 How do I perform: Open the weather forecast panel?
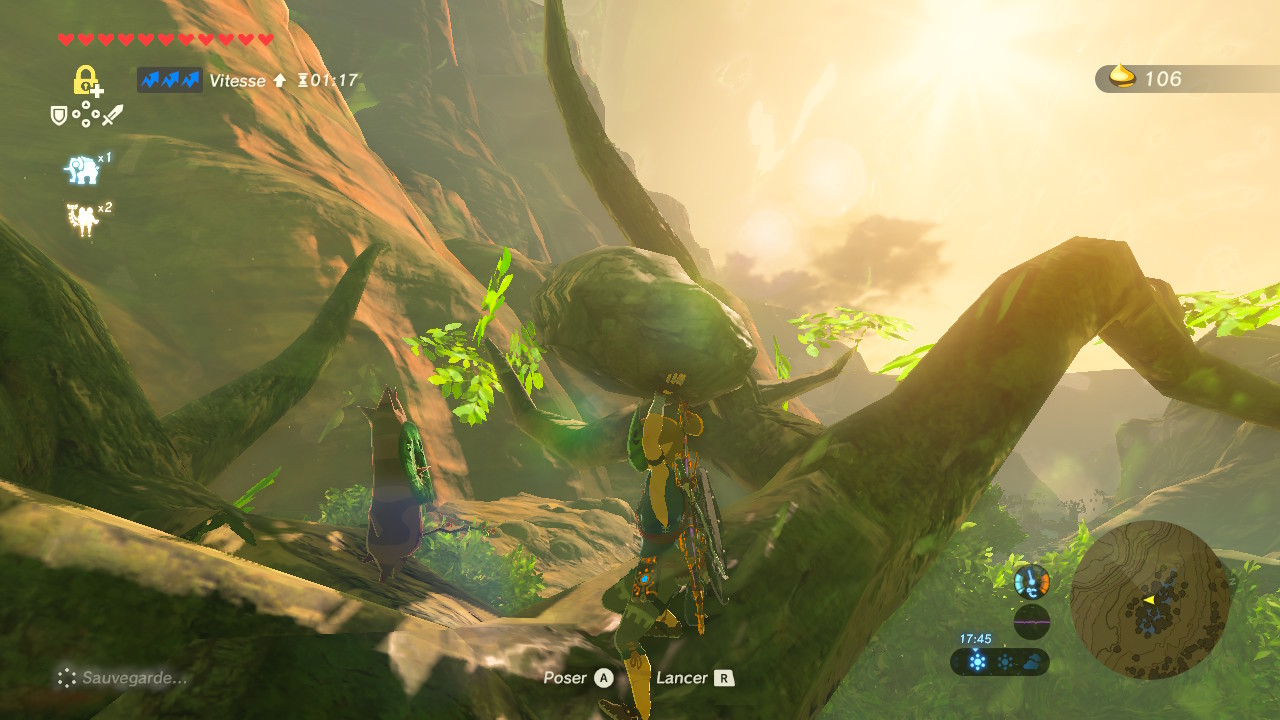tap(1000, 661)
